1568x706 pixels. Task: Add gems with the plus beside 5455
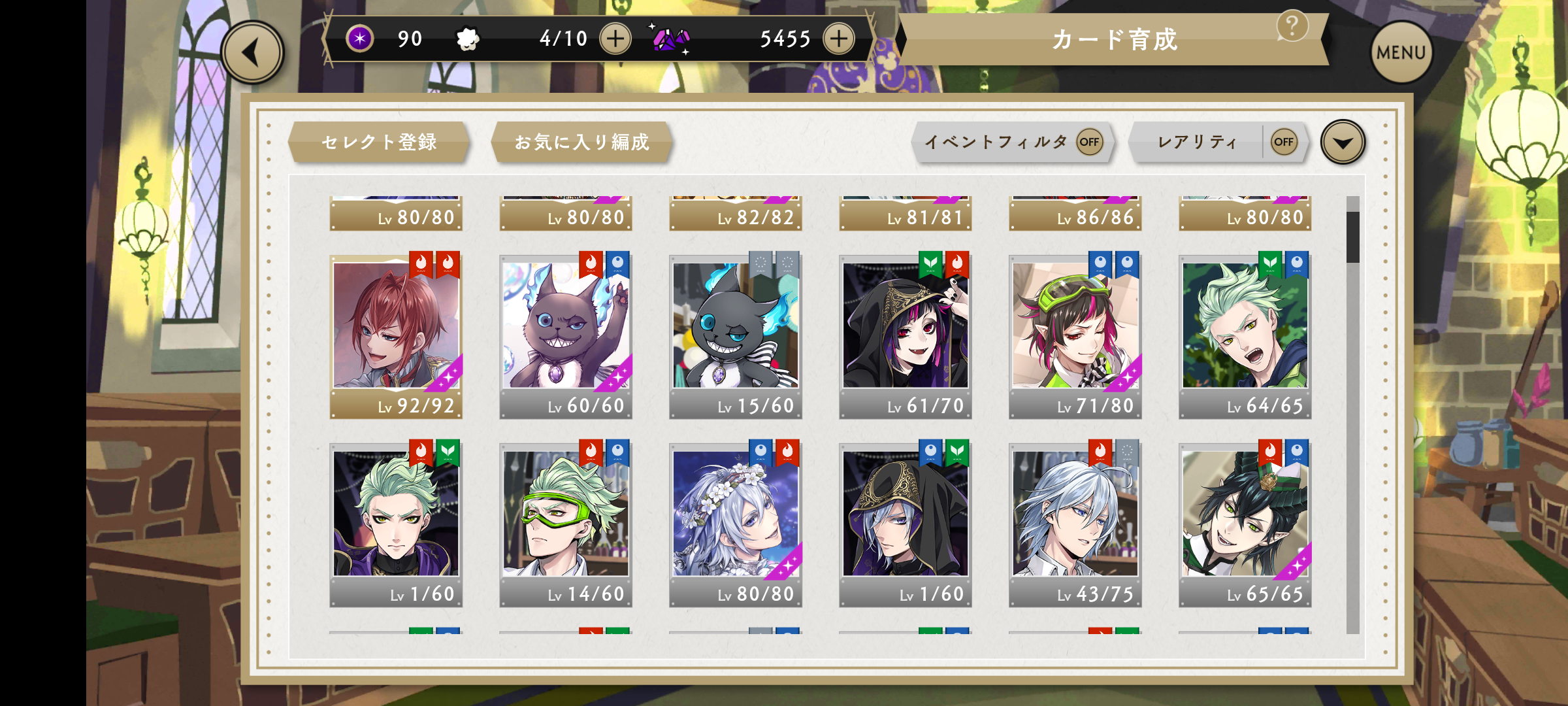pos(838,39)
